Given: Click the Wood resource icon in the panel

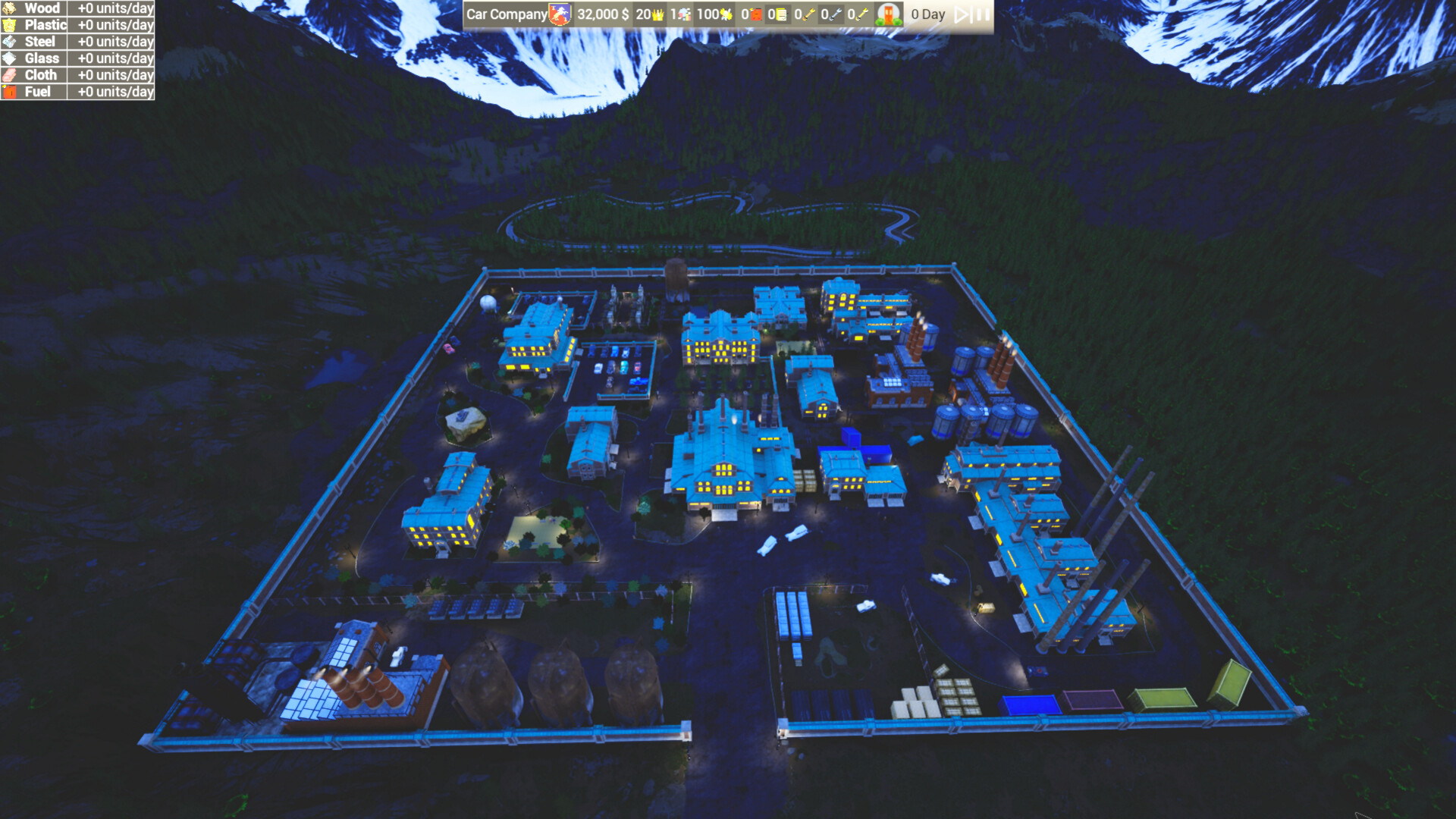Looking at the screenshot, I should pos(9,8).
